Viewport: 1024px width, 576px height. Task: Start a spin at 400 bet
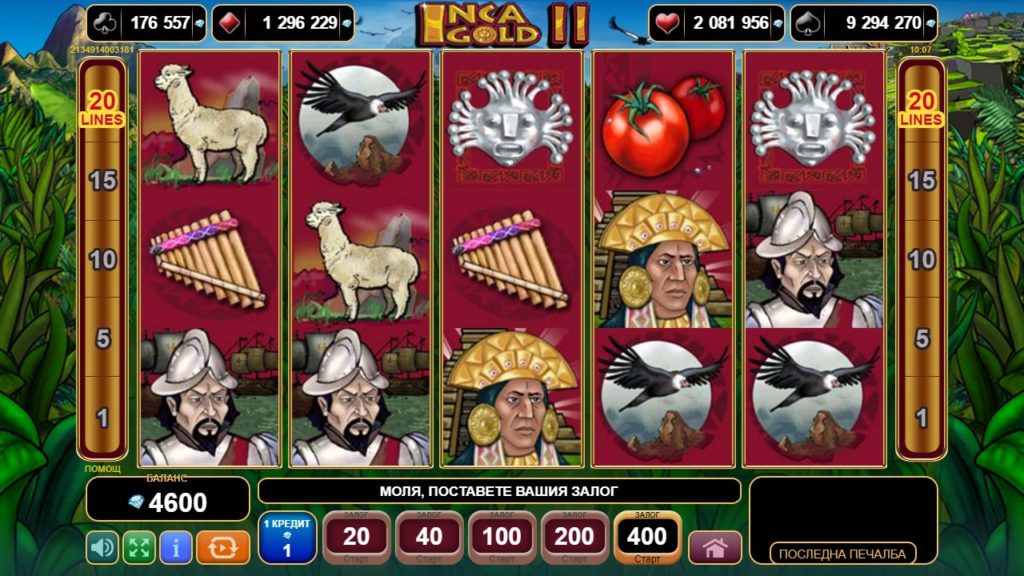coord(647,538)
